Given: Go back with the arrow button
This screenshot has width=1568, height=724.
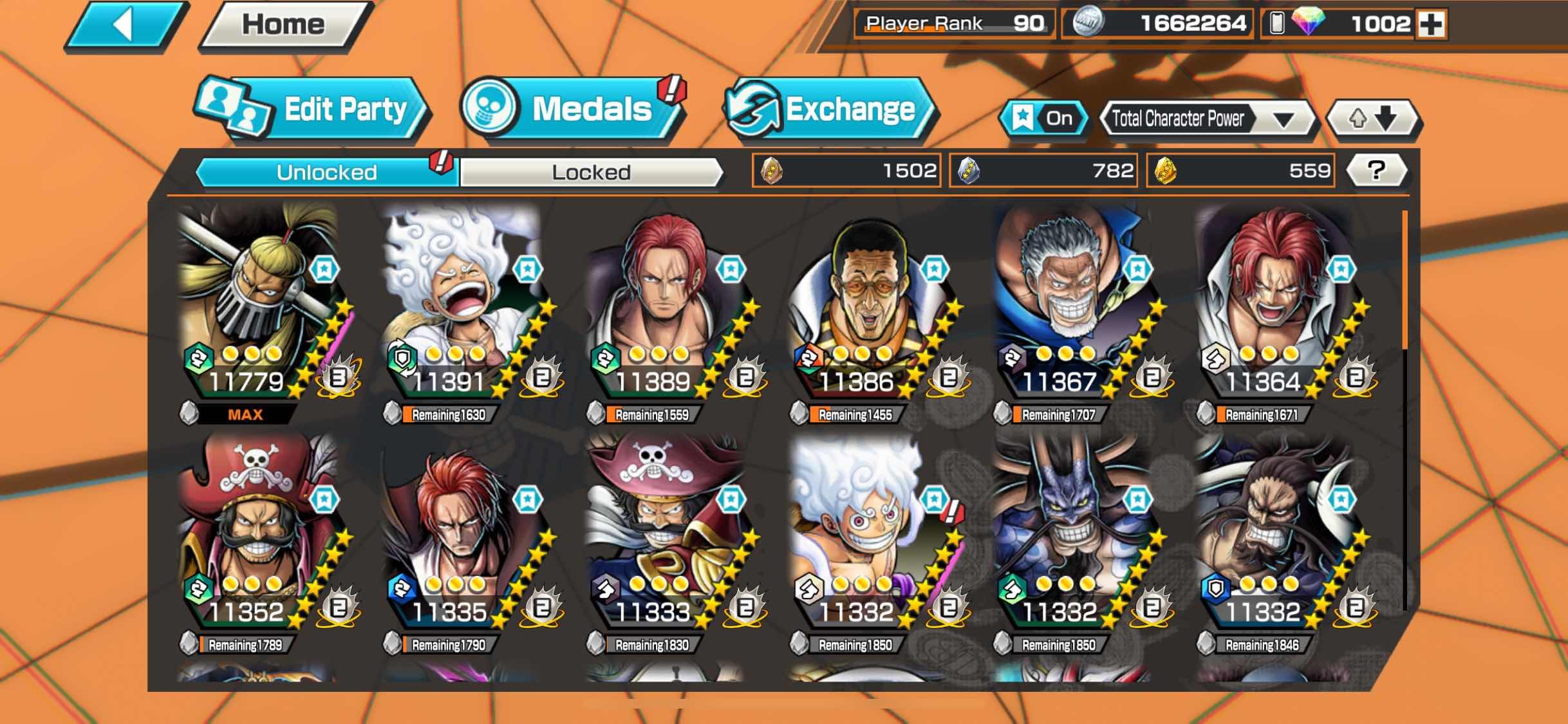Looking at the screenshot, I should (x=124, y=26).
